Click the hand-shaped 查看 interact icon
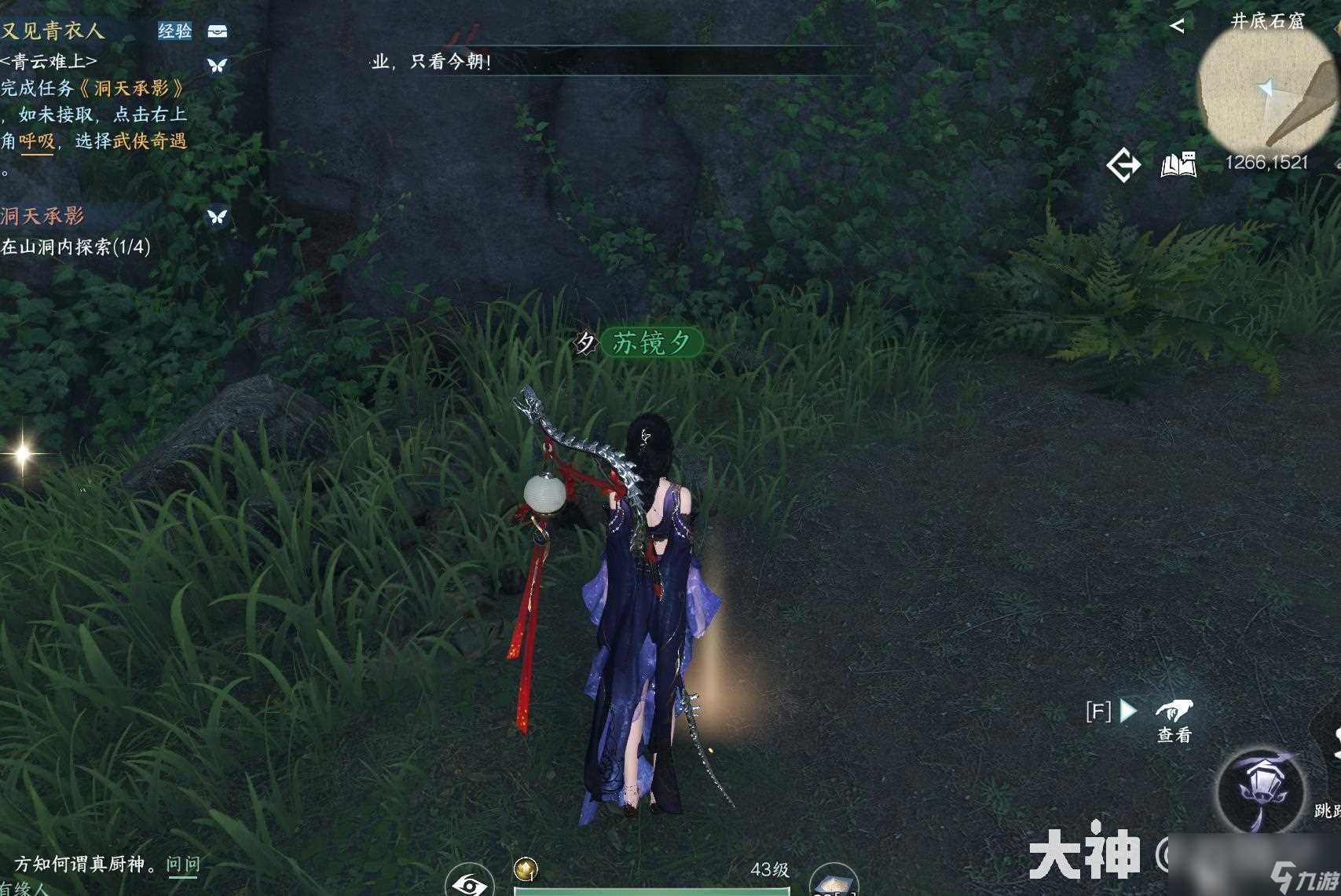 pos(1174,711)
